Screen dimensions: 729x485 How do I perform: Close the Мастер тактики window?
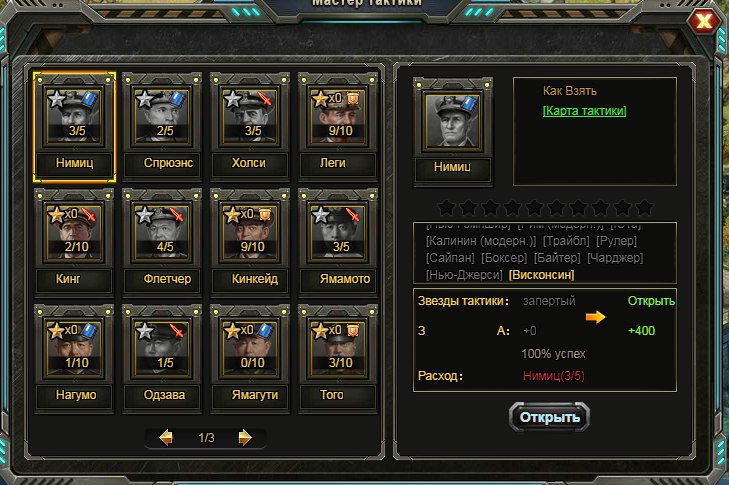click(x=705, y=22)
